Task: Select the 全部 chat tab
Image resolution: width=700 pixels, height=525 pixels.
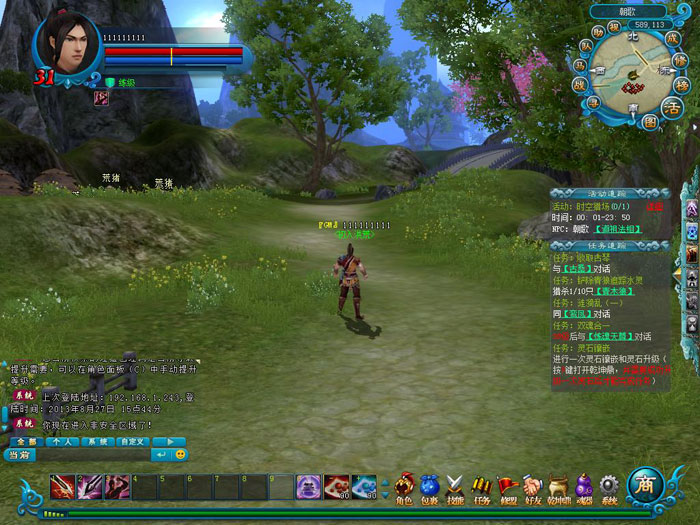Action: click(x=27, y=441)
